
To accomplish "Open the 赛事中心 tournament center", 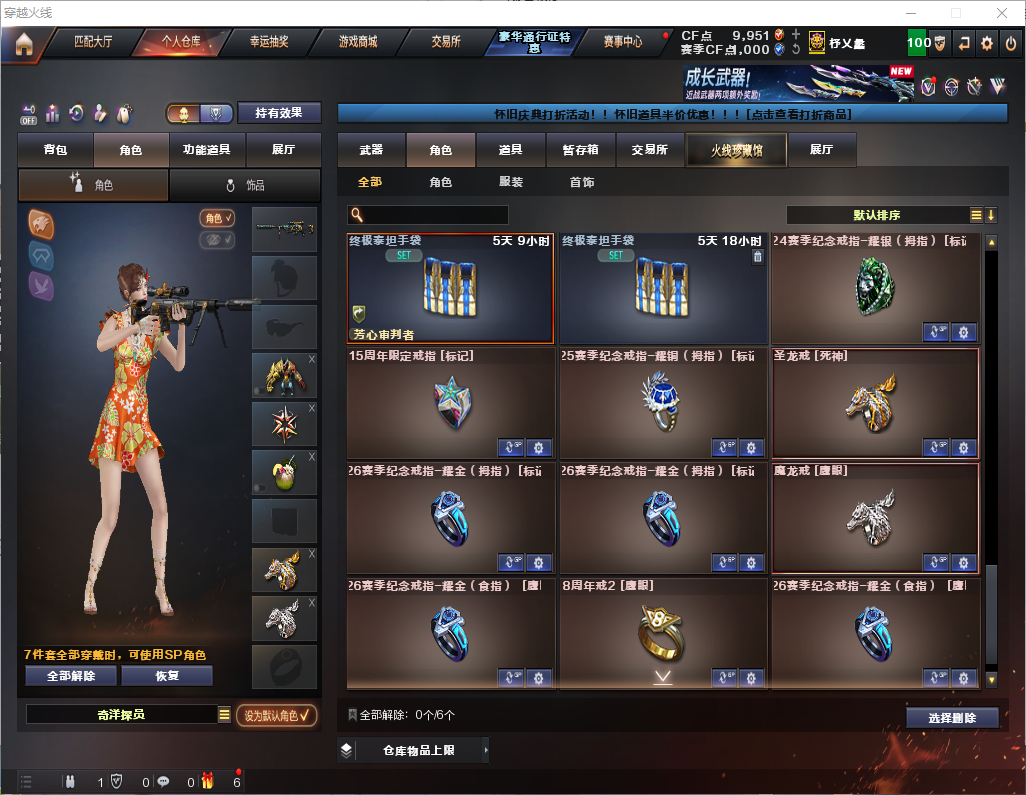I will coord(622,42).
